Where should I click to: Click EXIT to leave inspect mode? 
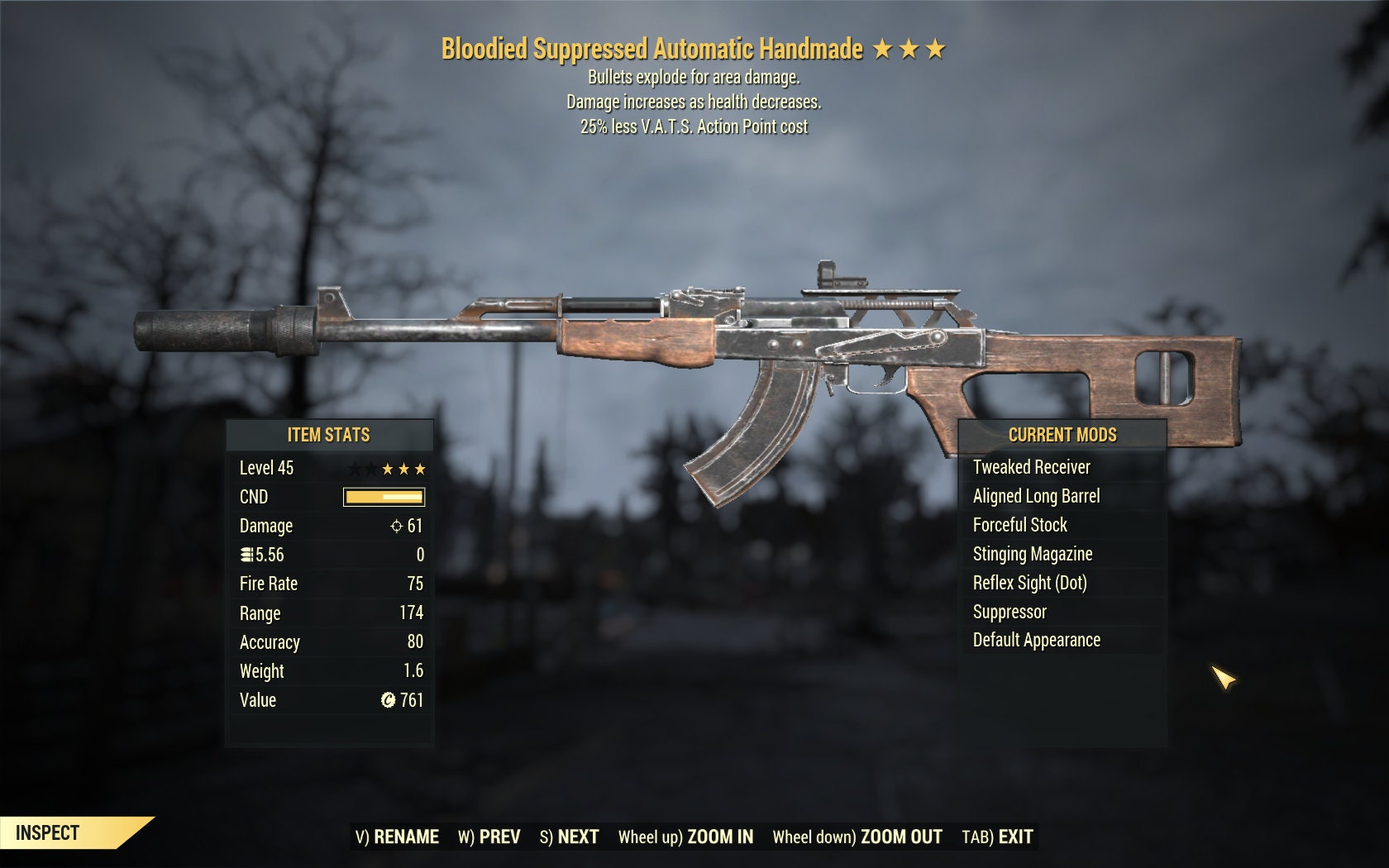click(1010, 837)
